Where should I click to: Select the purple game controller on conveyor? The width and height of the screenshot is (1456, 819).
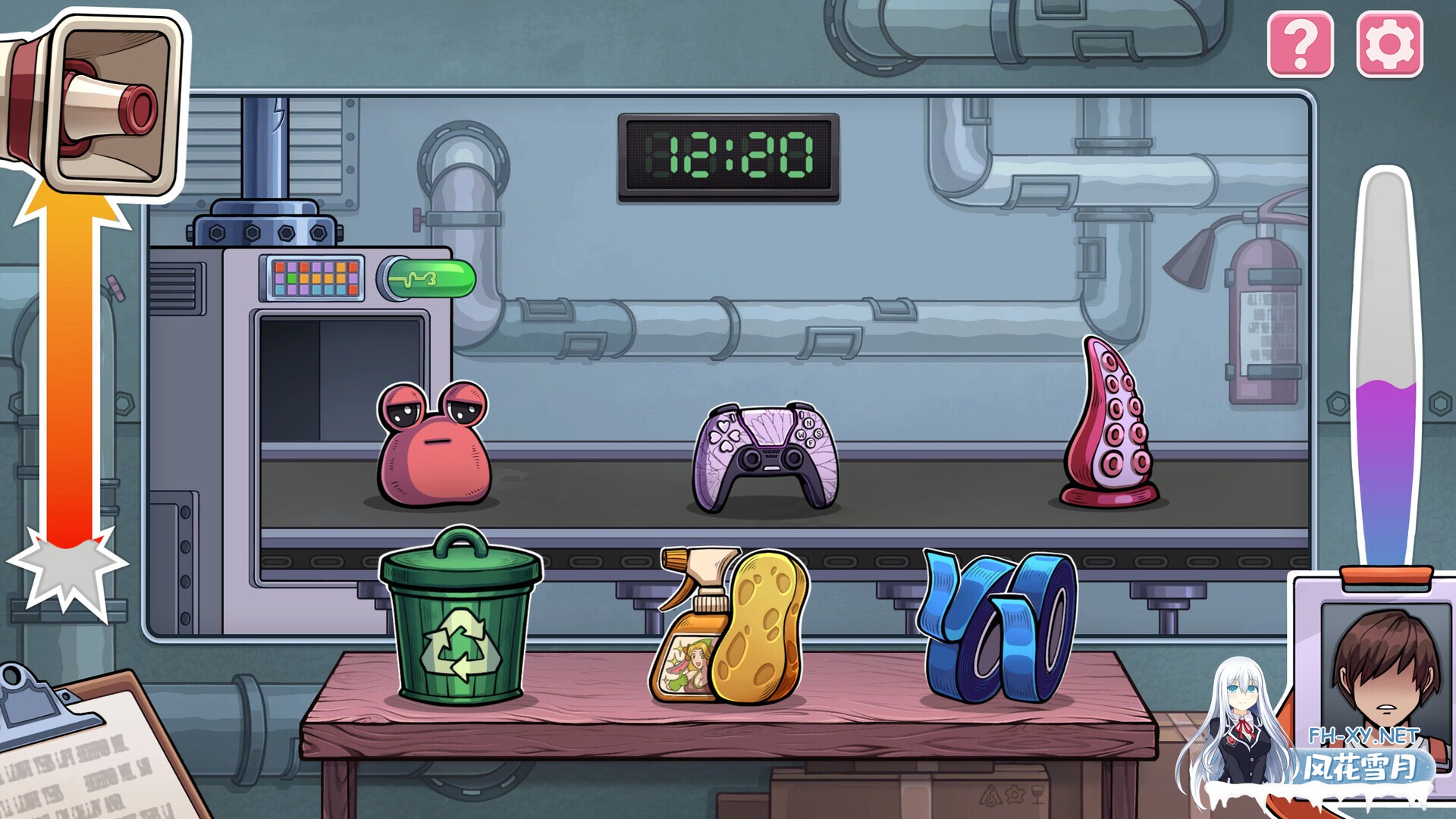[x=766, y=457]
